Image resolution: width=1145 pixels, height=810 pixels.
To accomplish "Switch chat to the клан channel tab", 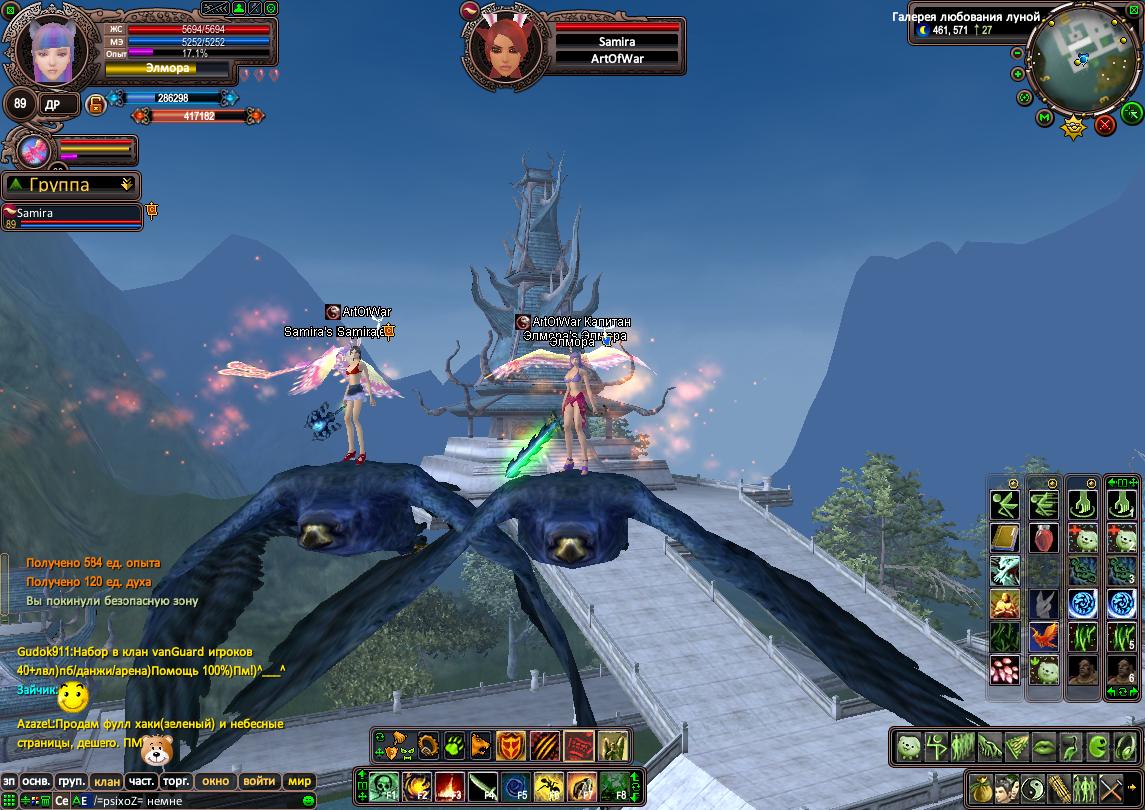I will [x=105, y=781].
